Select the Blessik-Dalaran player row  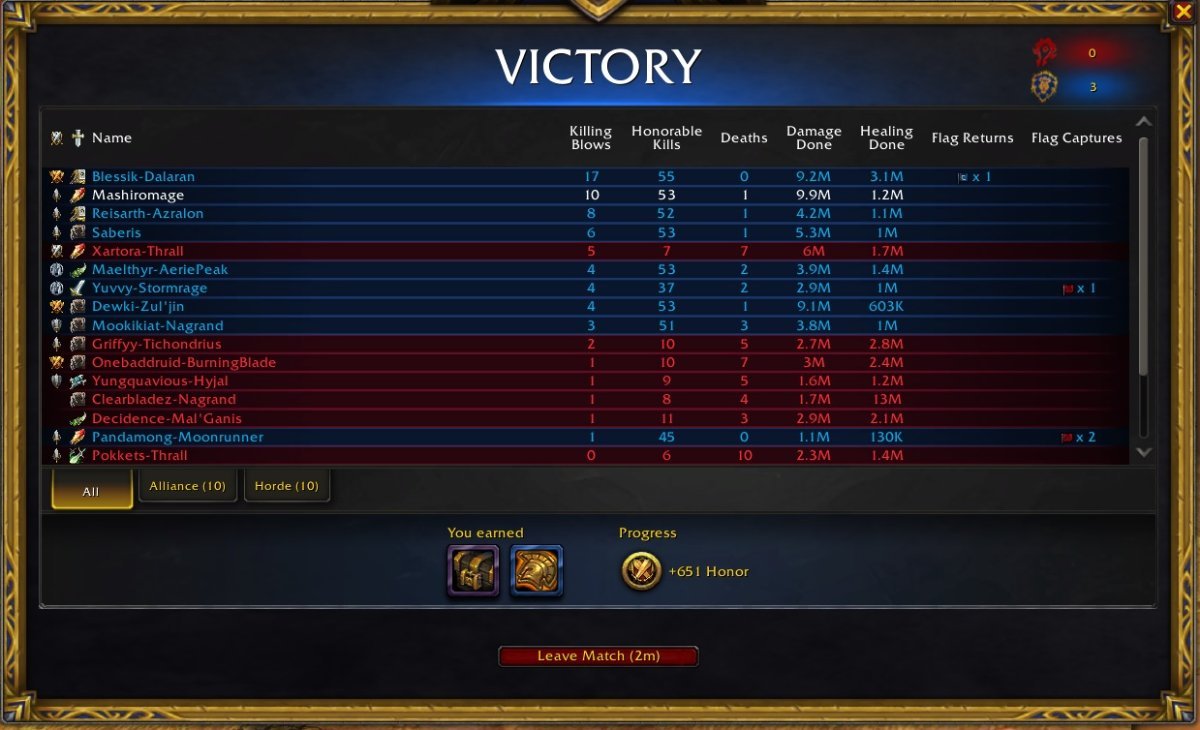[143, 177]
